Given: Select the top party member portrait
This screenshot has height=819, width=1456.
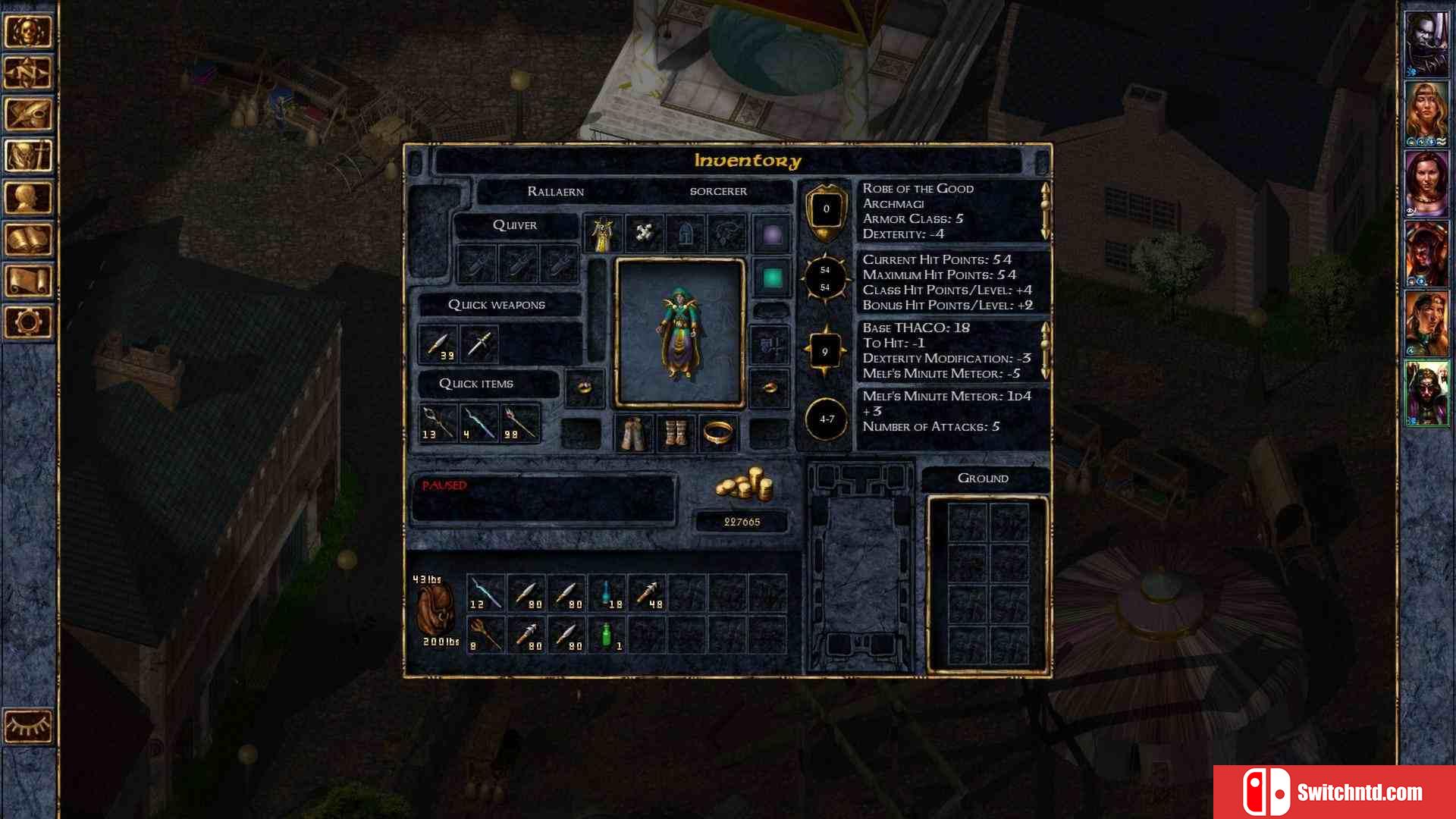Looking at the screenshot, I should point(1426,40).
